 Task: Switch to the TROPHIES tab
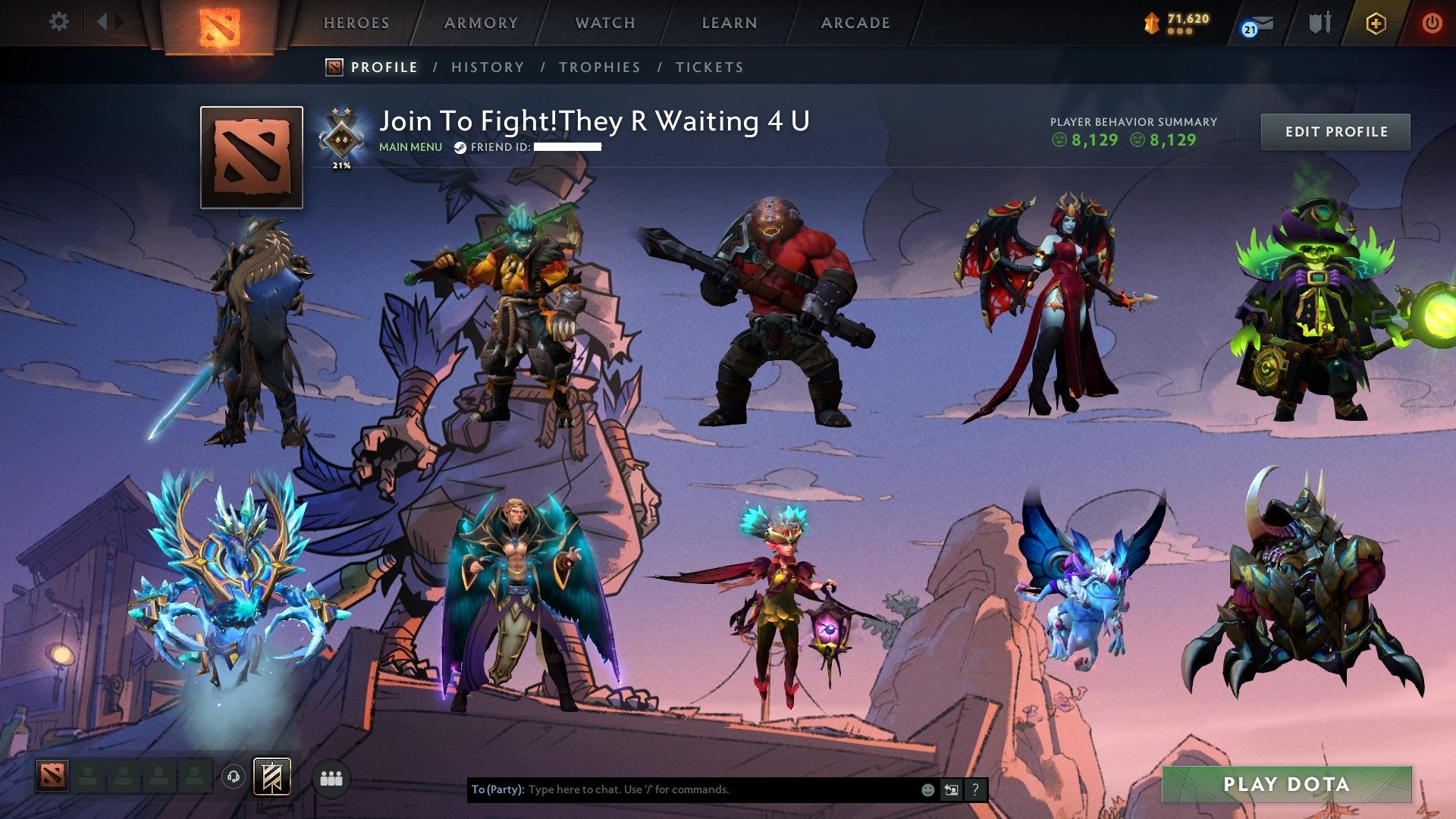pos(600,67)
